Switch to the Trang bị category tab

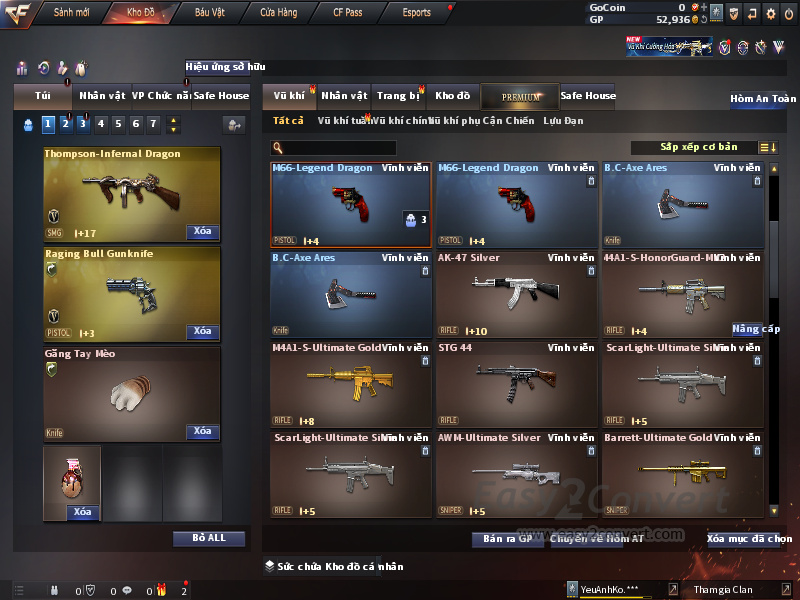click(x=398, y=96)
